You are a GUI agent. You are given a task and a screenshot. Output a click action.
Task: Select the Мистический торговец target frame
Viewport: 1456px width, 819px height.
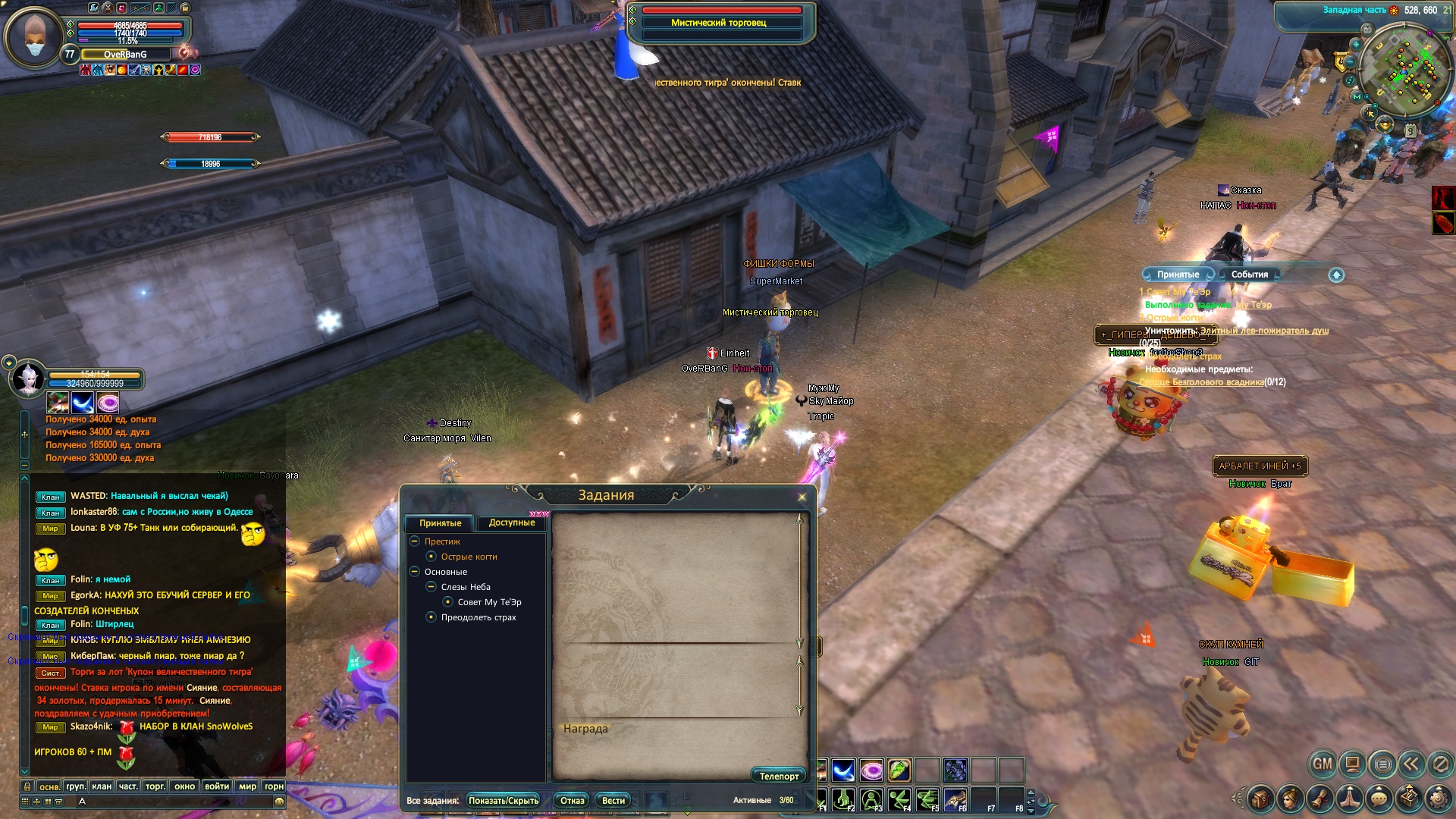720,23
